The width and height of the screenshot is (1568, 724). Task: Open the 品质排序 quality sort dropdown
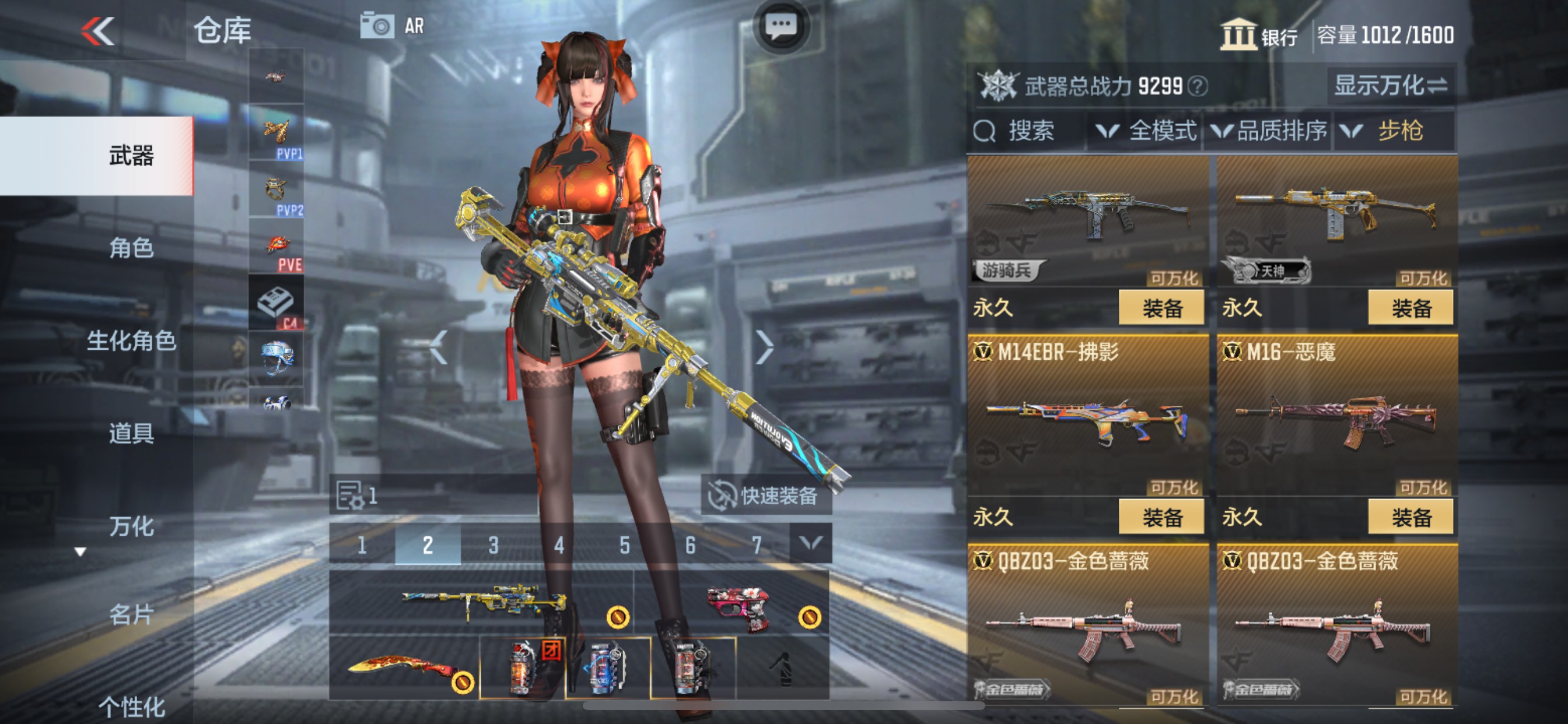(1269, 130)
